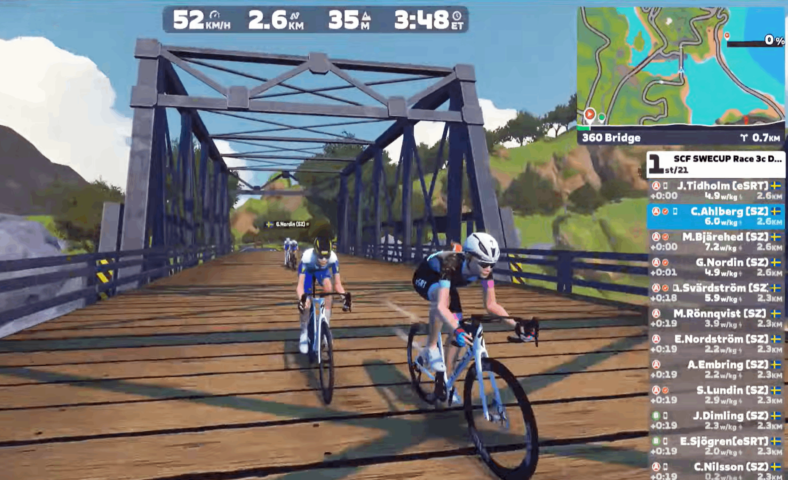This screenshot has height=480, width=788.
Task: Choose the highlighted C.Ahlberg rider row
Action: pos(715,215)
